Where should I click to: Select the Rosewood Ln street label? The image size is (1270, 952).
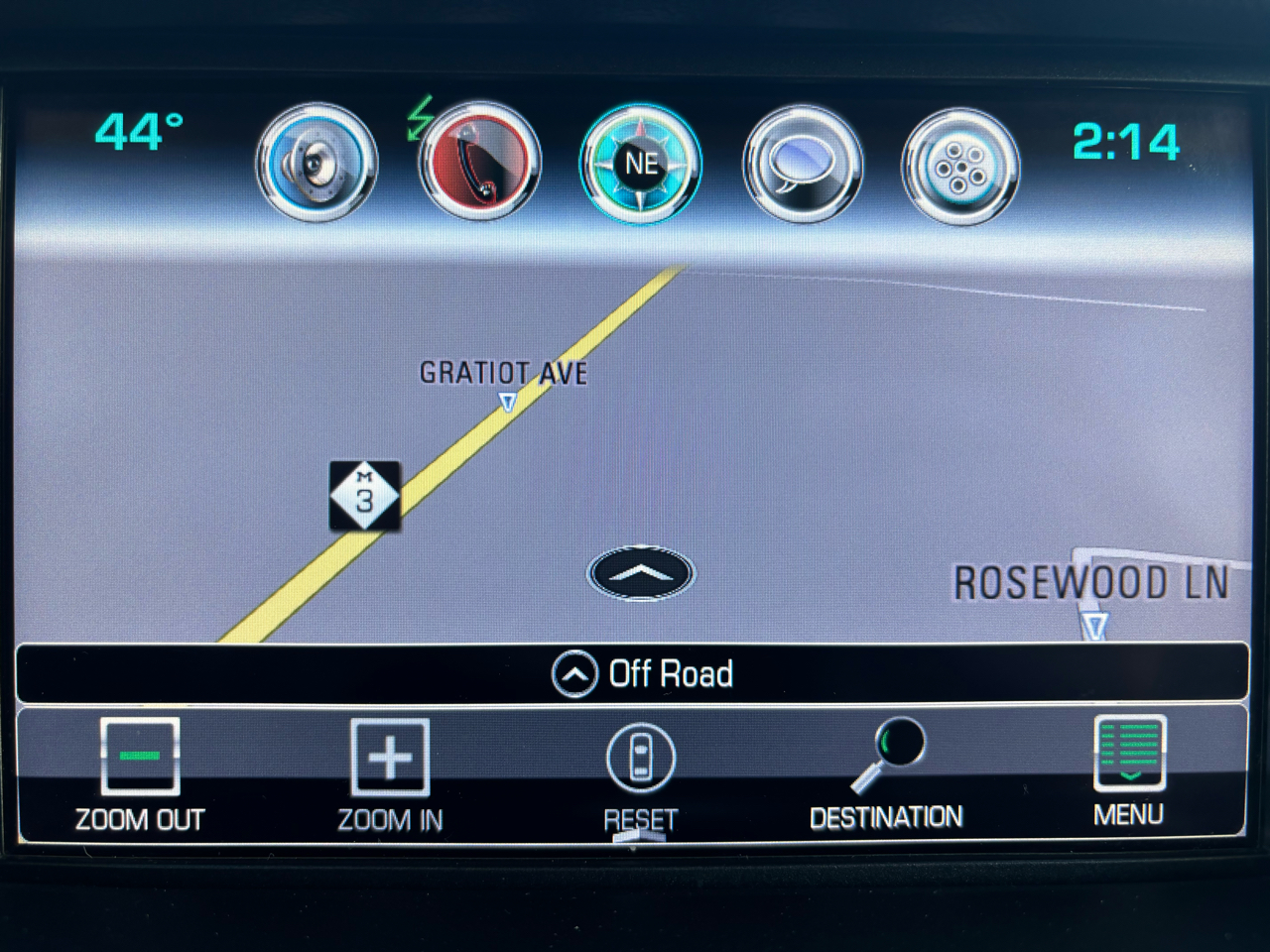[1090, 583]
